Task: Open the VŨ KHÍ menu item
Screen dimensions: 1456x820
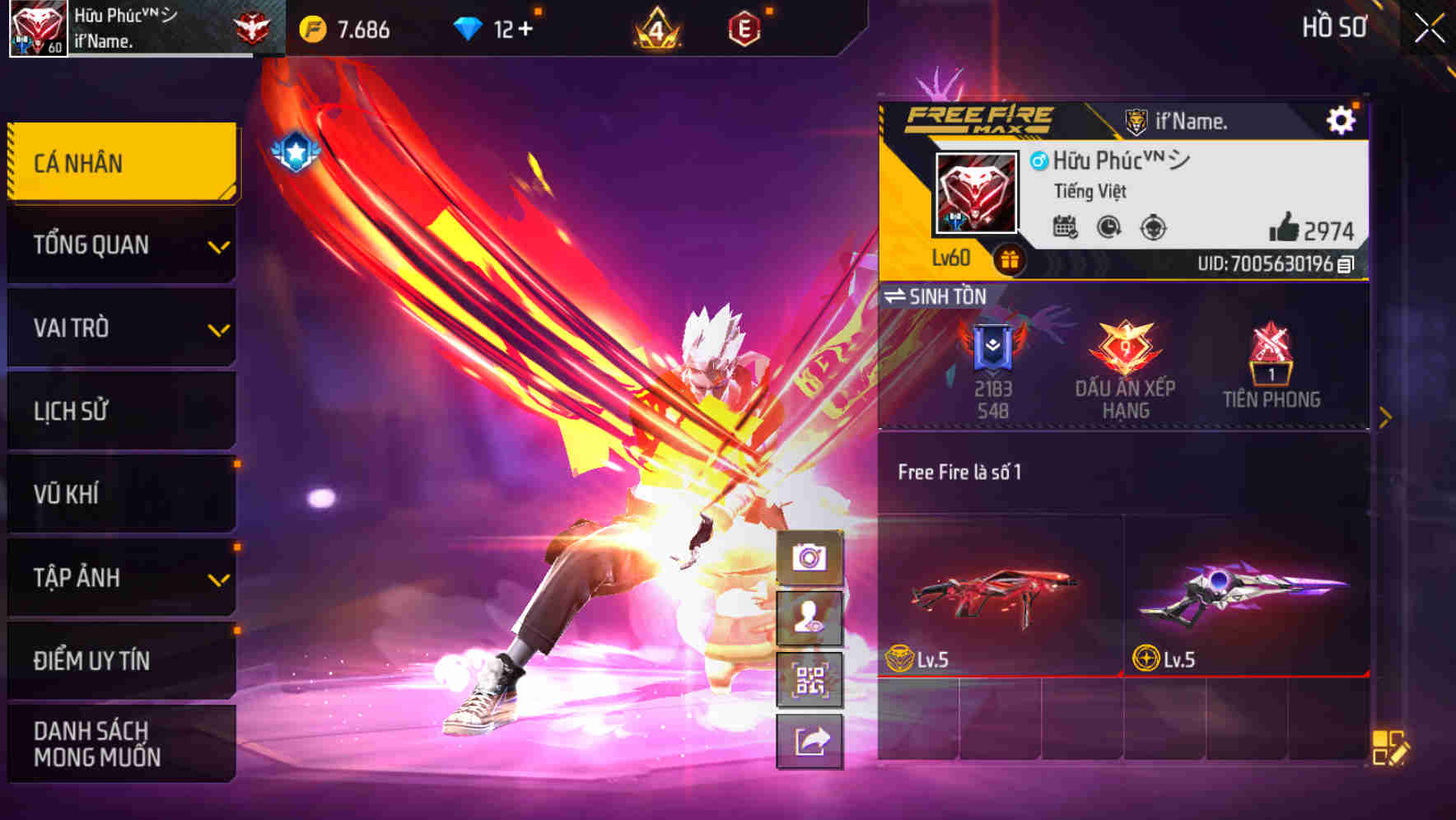Action: point(121,494)
